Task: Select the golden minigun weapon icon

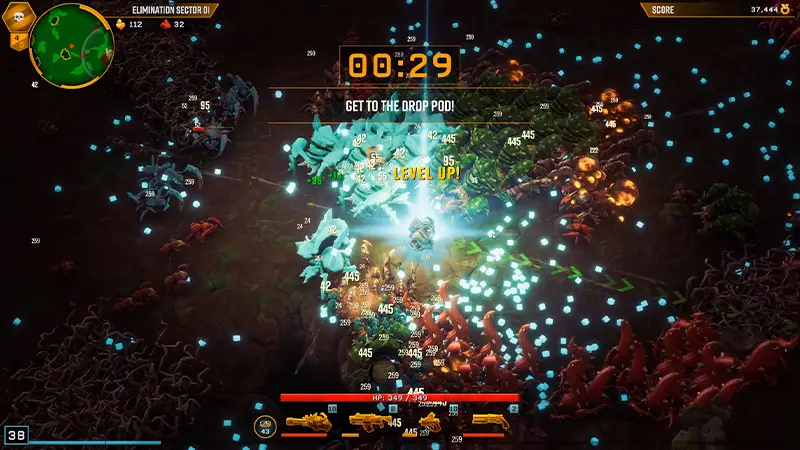Action: [x=308, y=422]
